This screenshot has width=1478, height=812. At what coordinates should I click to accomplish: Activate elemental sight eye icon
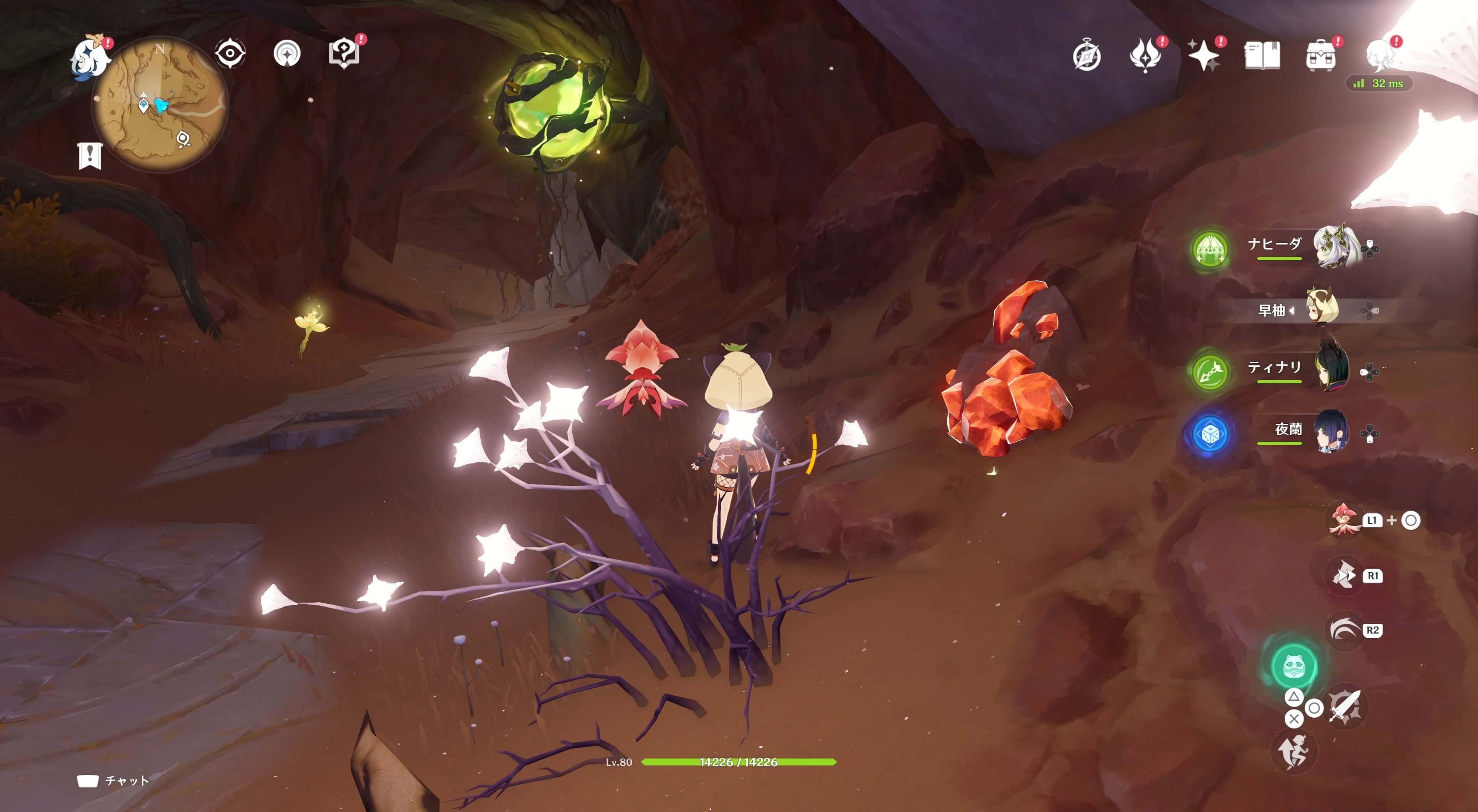click(x=230, y=54)
